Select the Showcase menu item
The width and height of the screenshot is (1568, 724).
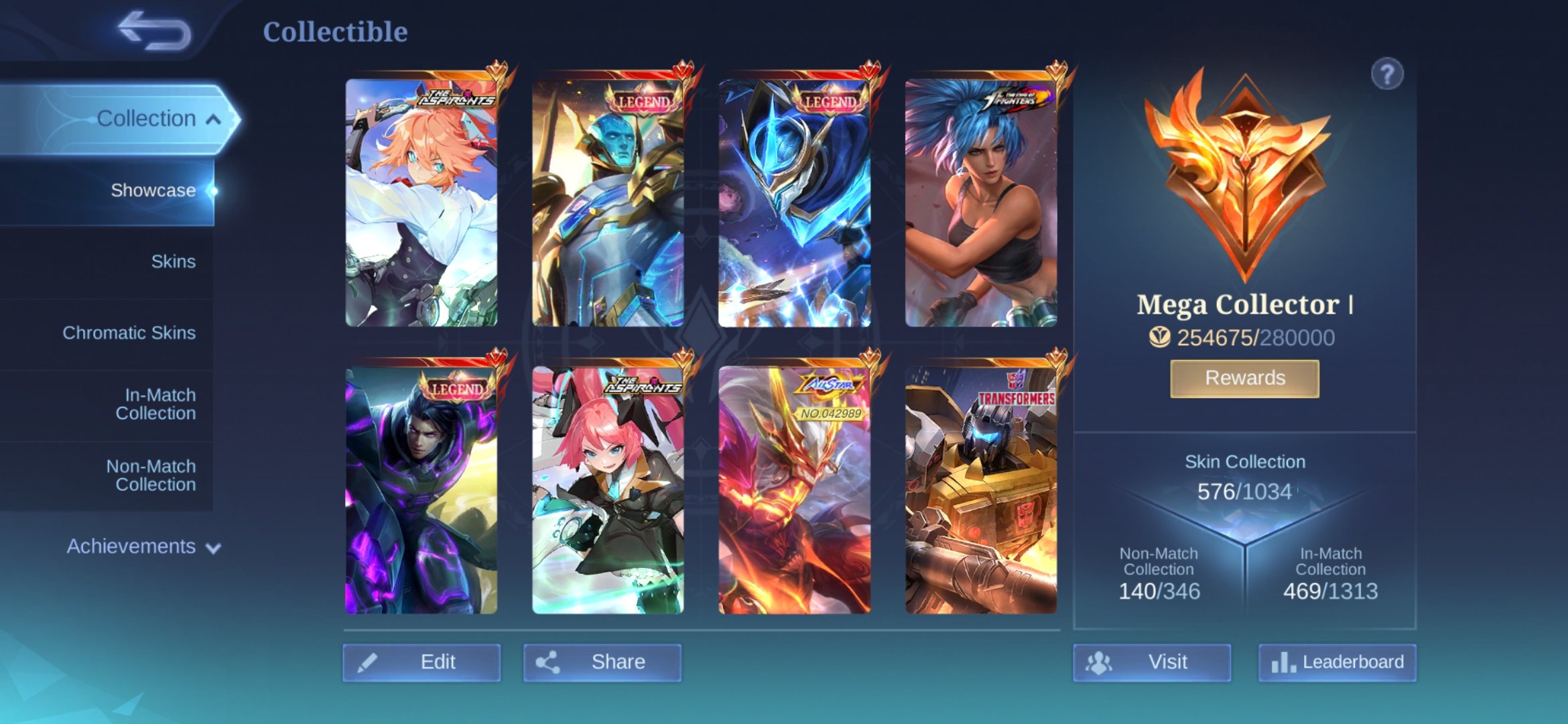[152, 190]
